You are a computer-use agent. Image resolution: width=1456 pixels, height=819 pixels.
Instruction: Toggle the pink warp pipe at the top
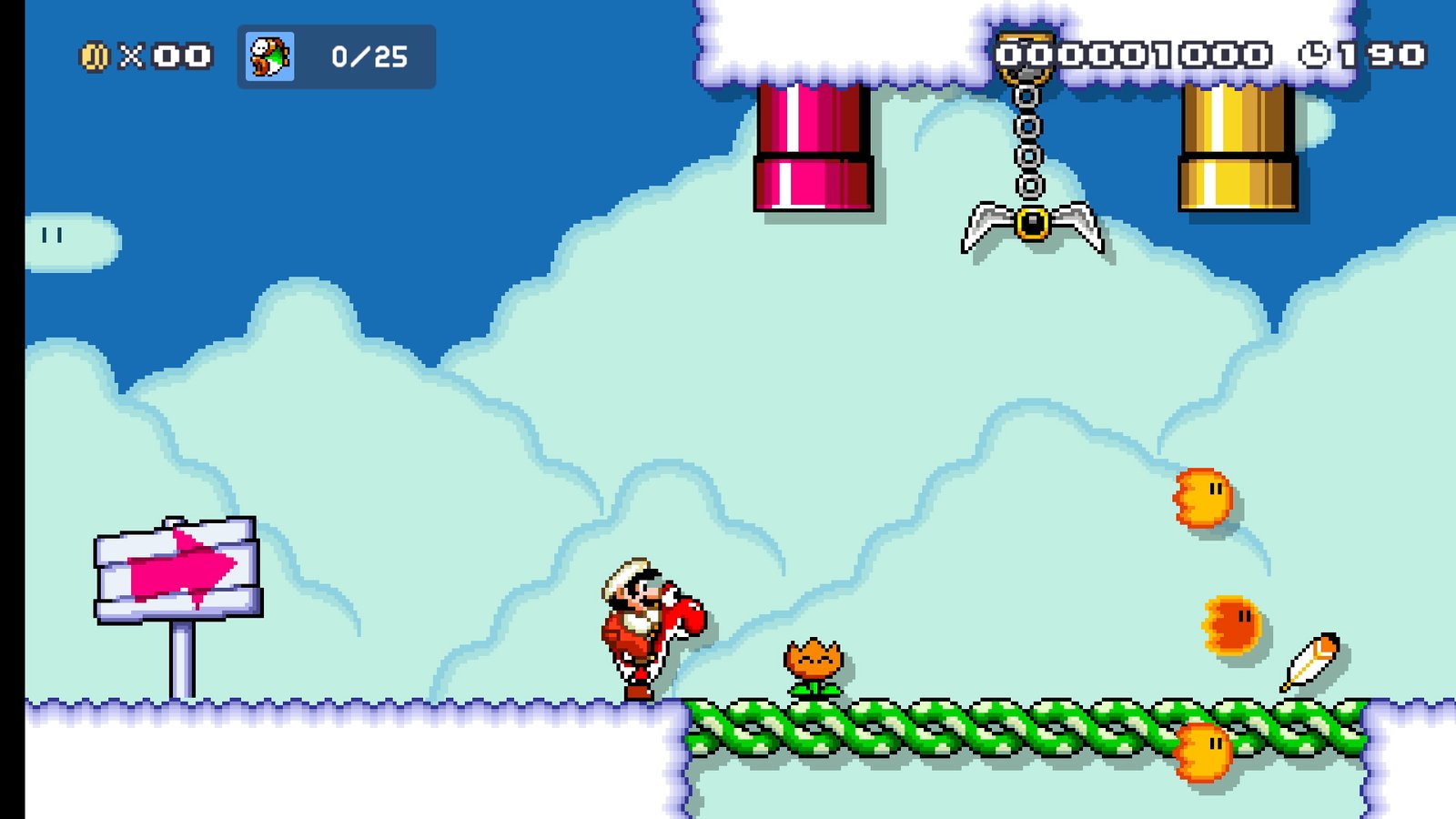click(813, 146)
